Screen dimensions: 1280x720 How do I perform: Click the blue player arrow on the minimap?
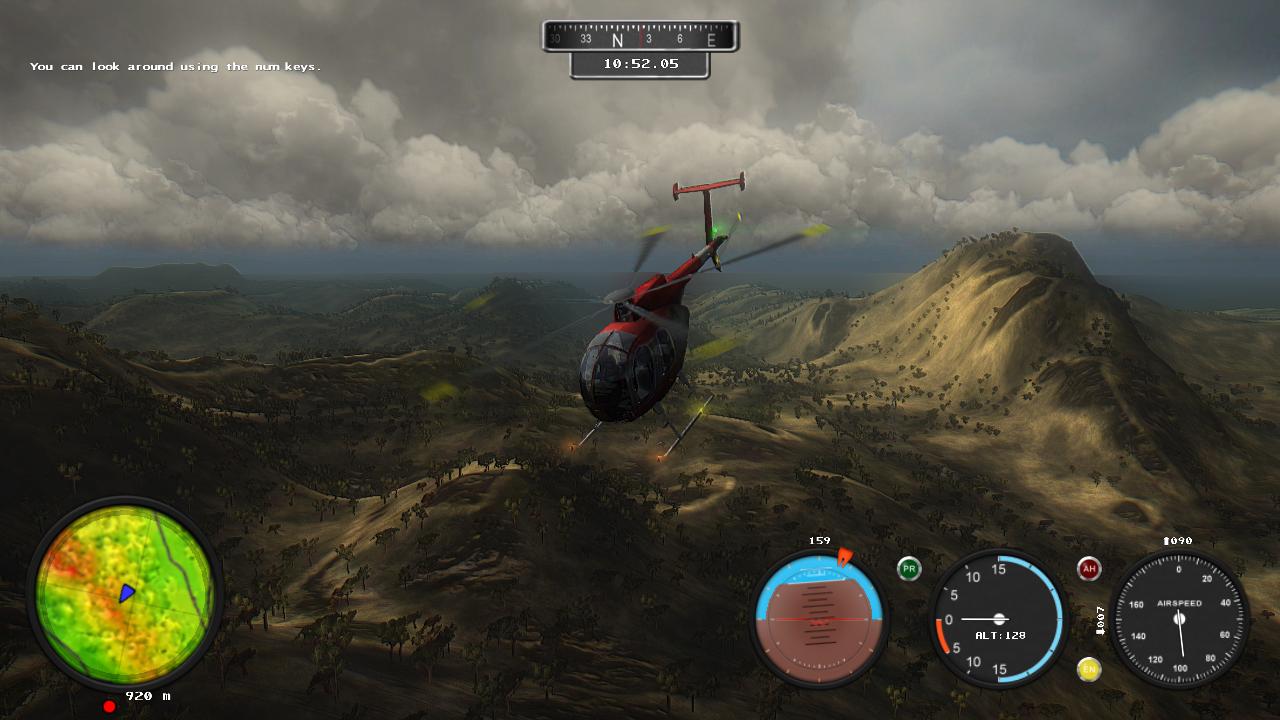tap(126, 593)
